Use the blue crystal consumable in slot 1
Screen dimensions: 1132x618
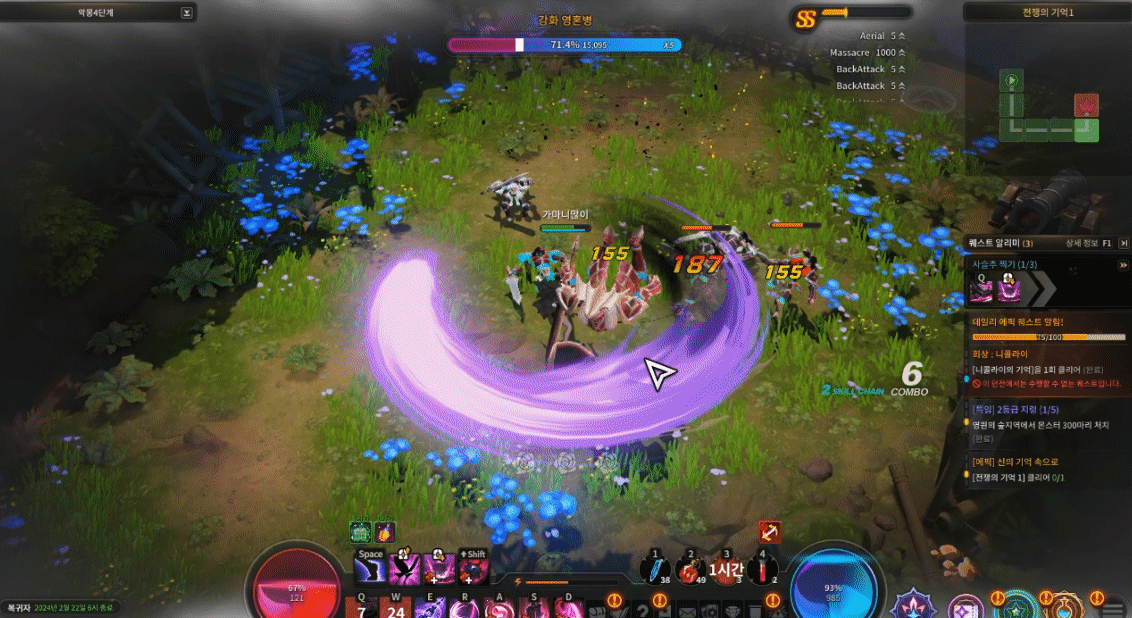point(656,569)
